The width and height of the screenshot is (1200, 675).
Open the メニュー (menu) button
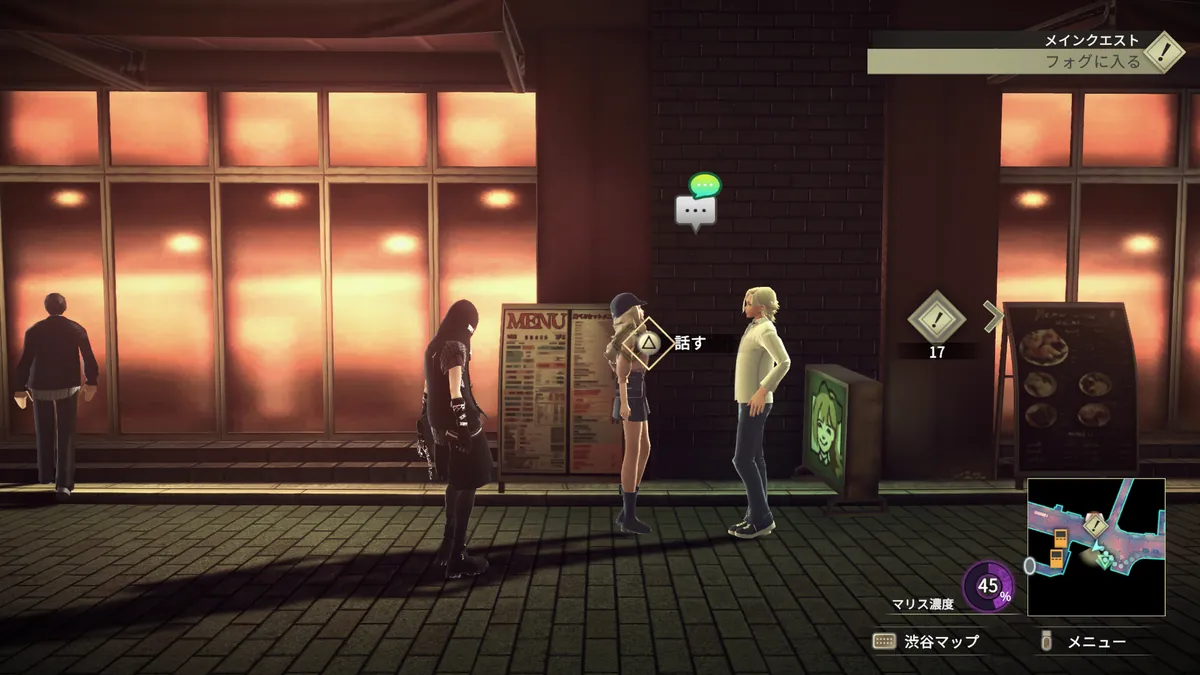click(x=1084, y=641)
